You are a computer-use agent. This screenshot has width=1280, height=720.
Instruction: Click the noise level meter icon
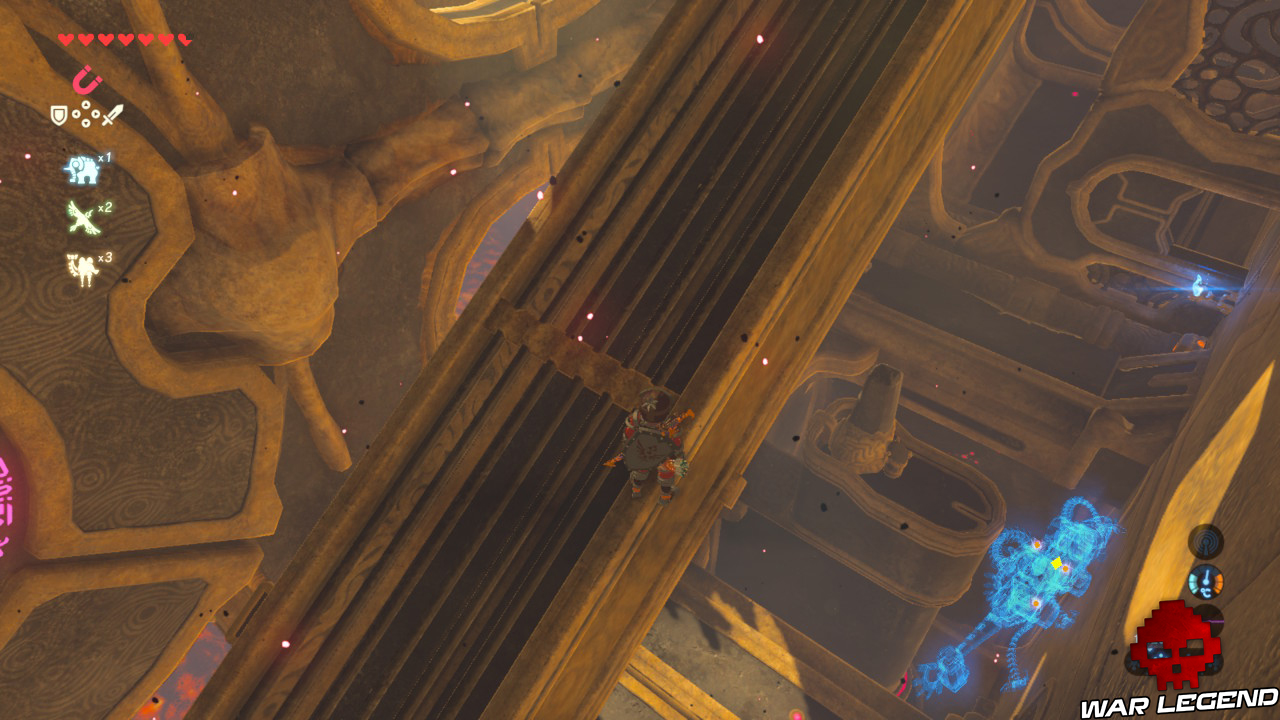(x=1206, y=542)
